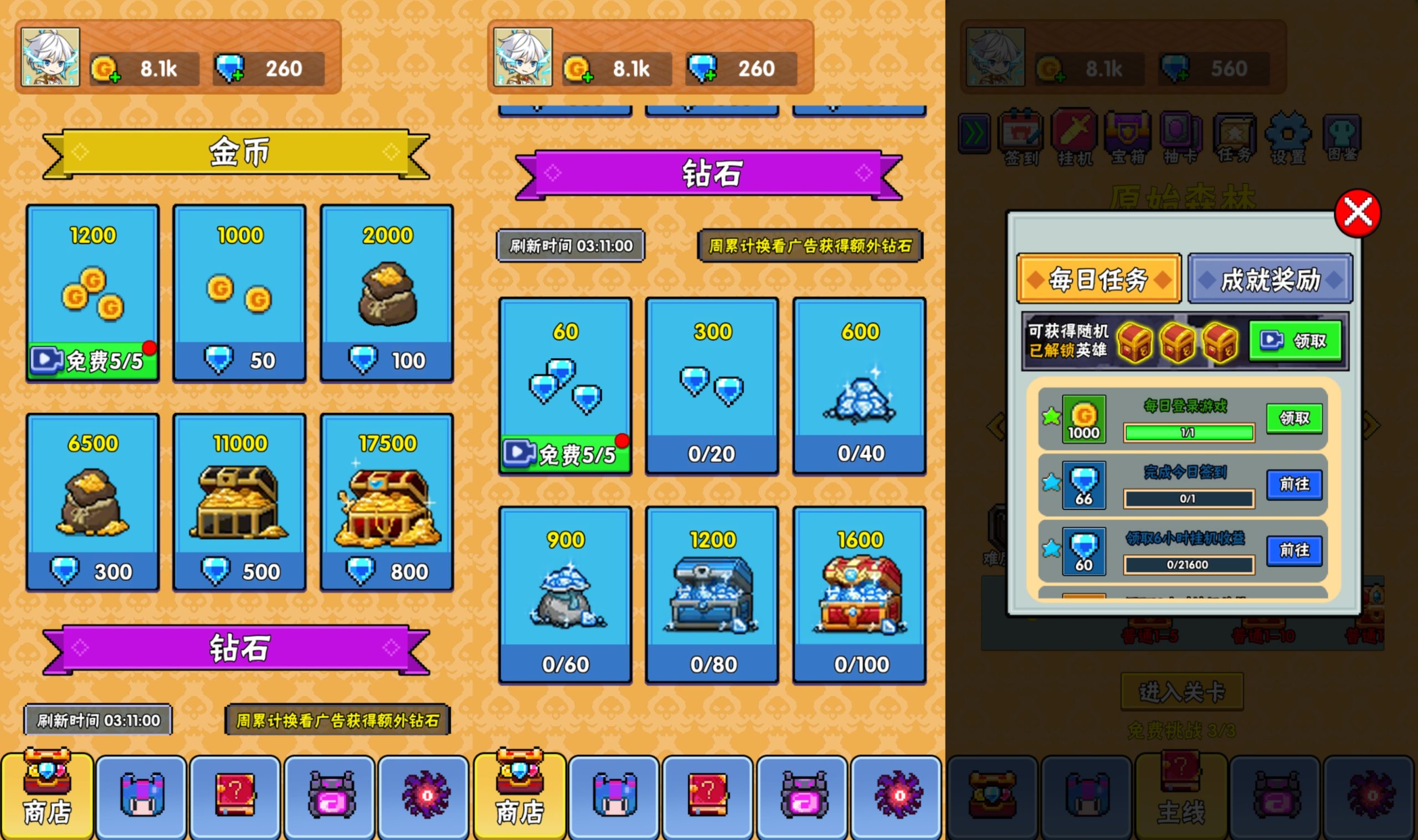
Task: Buy 1000 gold for 50 diamonds
Action: pyautogui.click(x=239, y=293)
